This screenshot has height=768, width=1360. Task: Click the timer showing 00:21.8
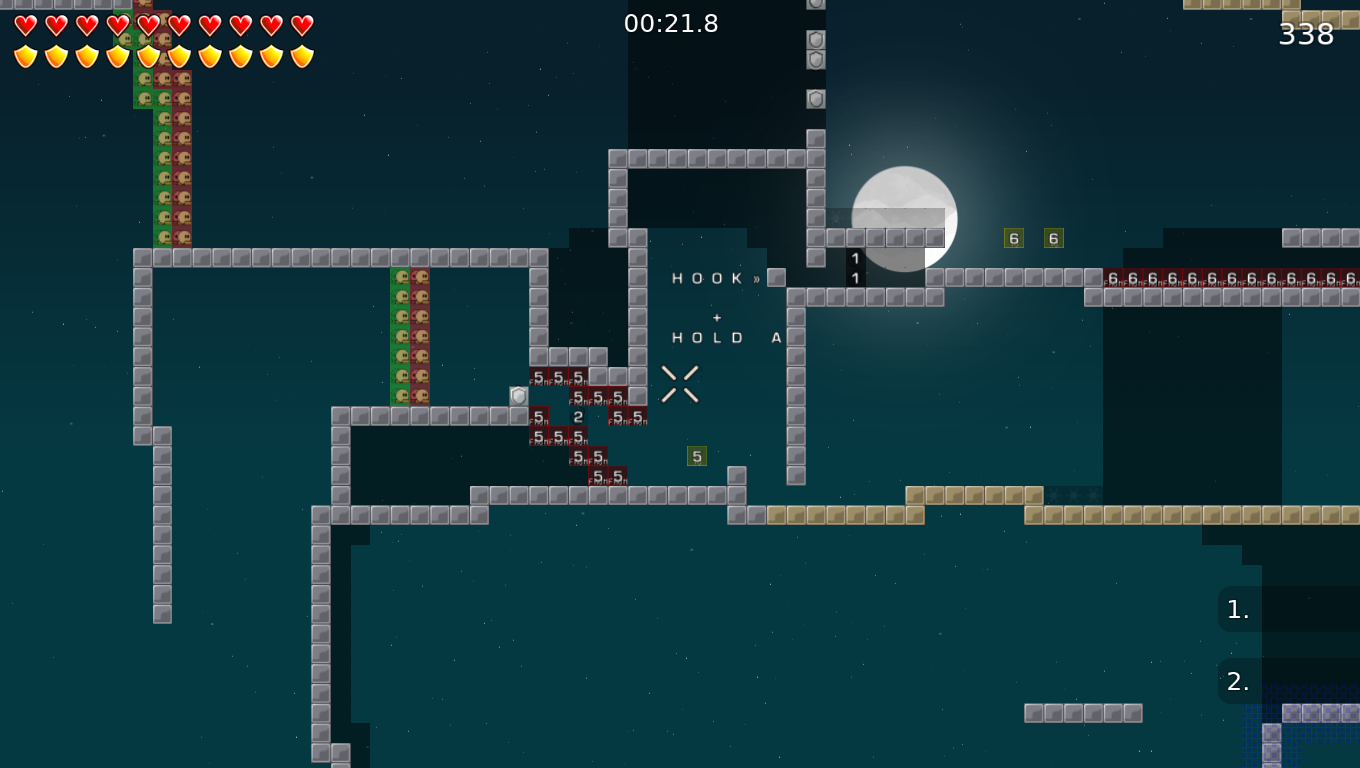672,23
